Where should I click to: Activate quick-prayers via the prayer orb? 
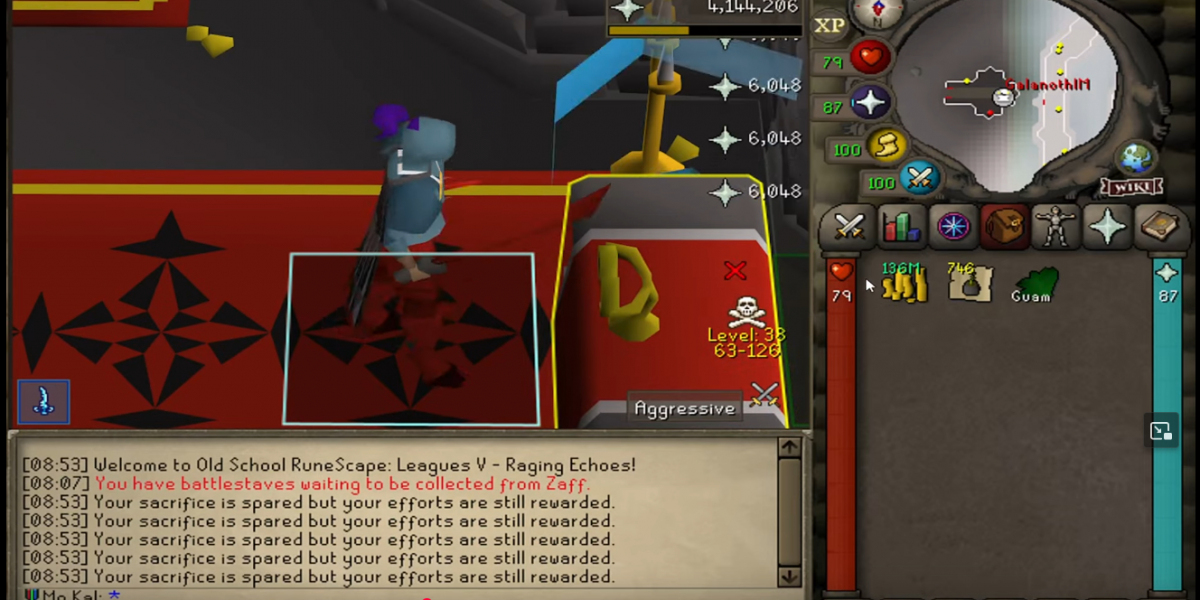tap(870, 102)
